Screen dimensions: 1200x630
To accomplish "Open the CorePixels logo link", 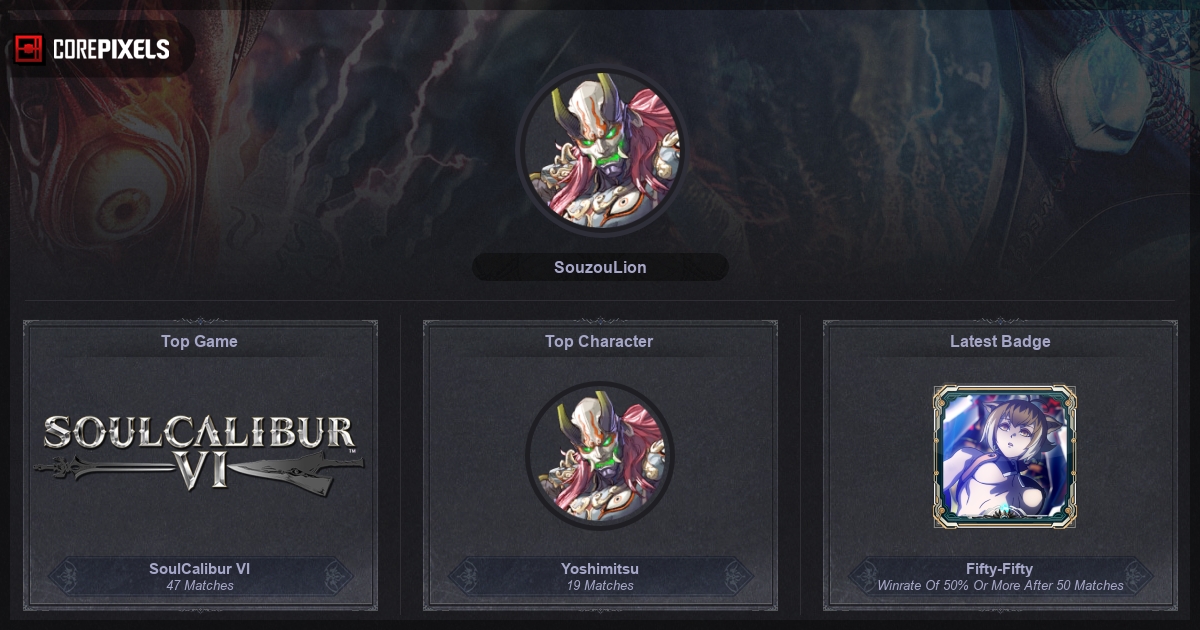I will point(93,49).
